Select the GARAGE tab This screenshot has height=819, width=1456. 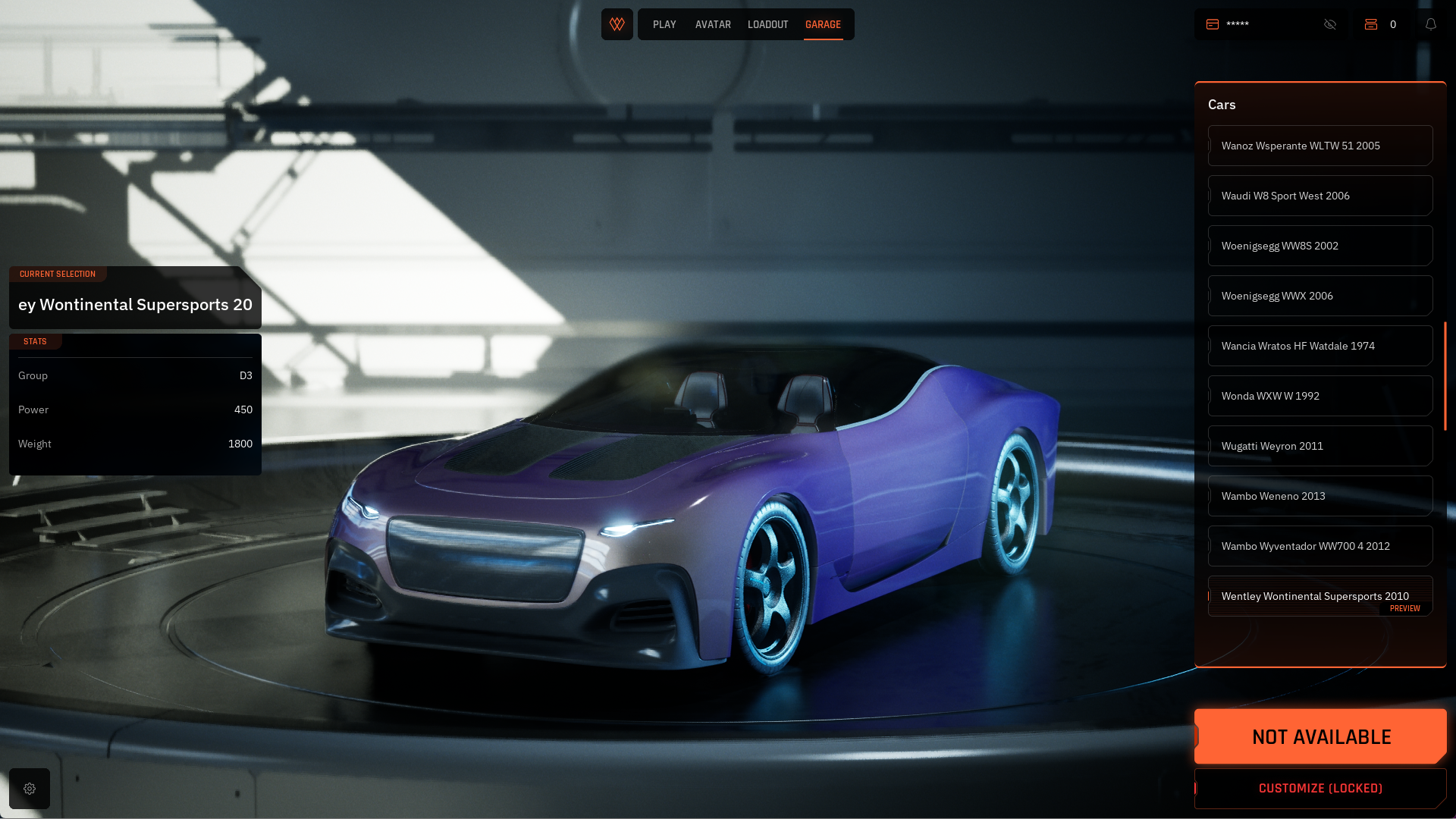click(823, 25)
